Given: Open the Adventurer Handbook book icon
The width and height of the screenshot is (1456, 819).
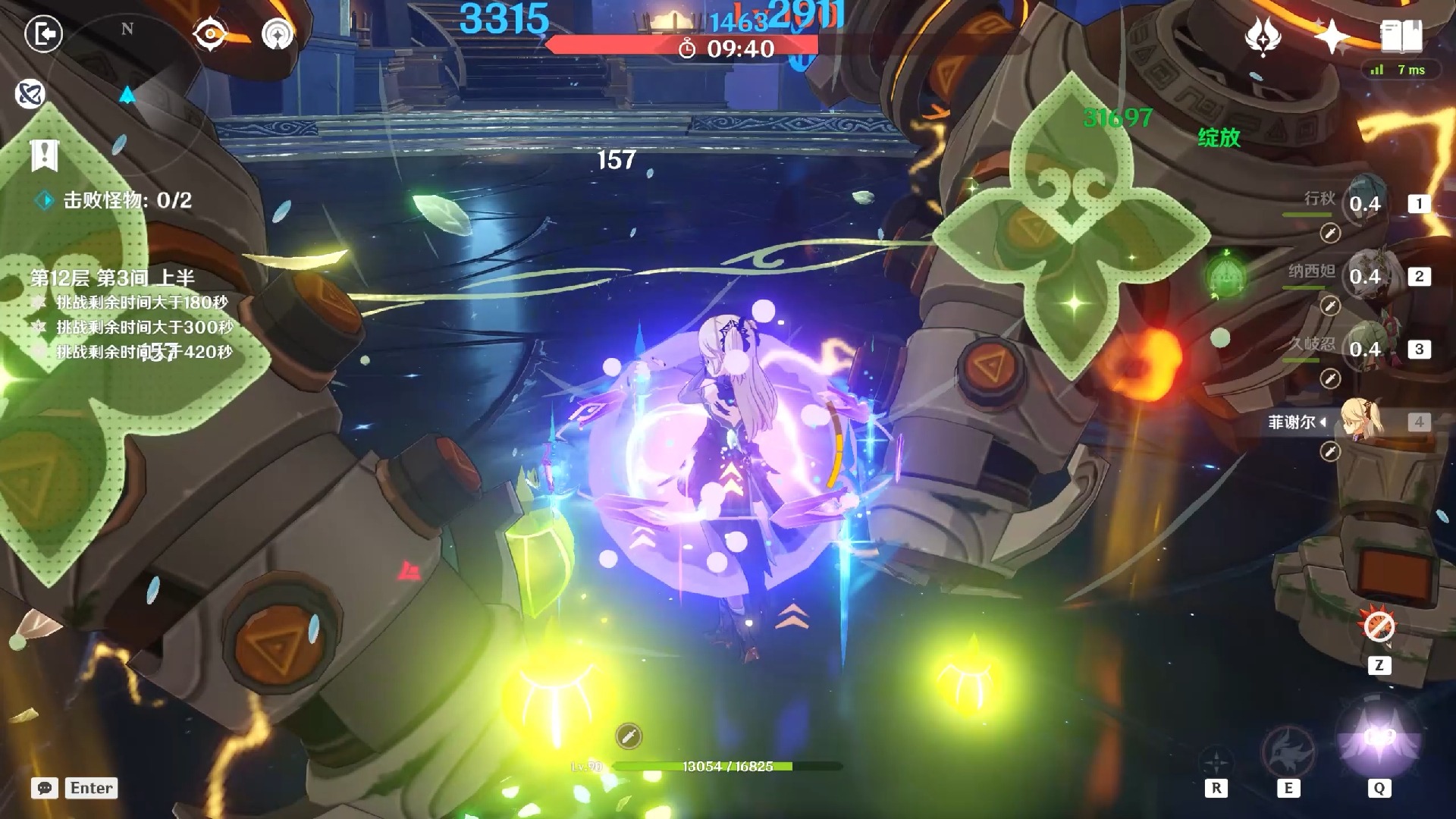Looking at the screenshot, I should coord(1401,36).
